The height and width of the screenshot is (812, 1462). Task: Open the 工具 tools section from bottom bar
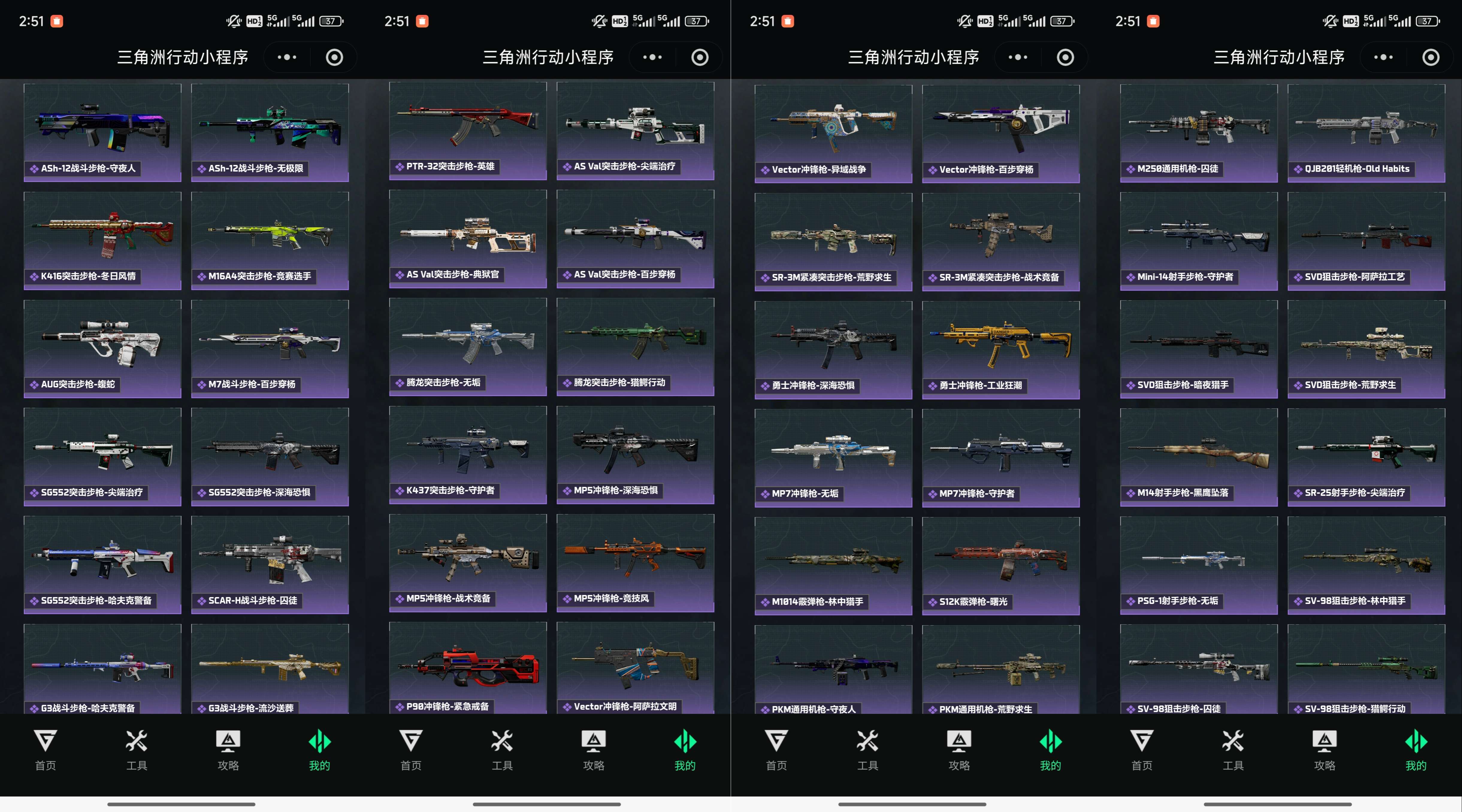pos(136,749)
